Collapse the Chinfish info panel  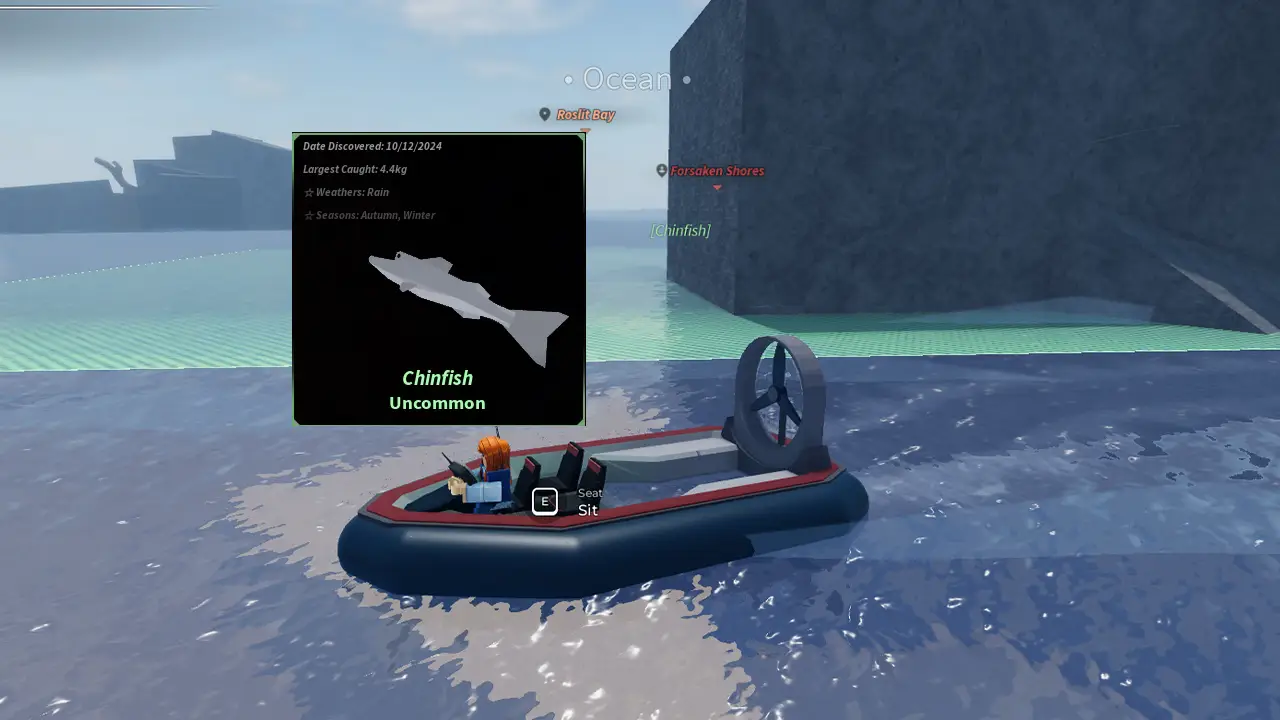pyautogui.click(x=438, y=278)
